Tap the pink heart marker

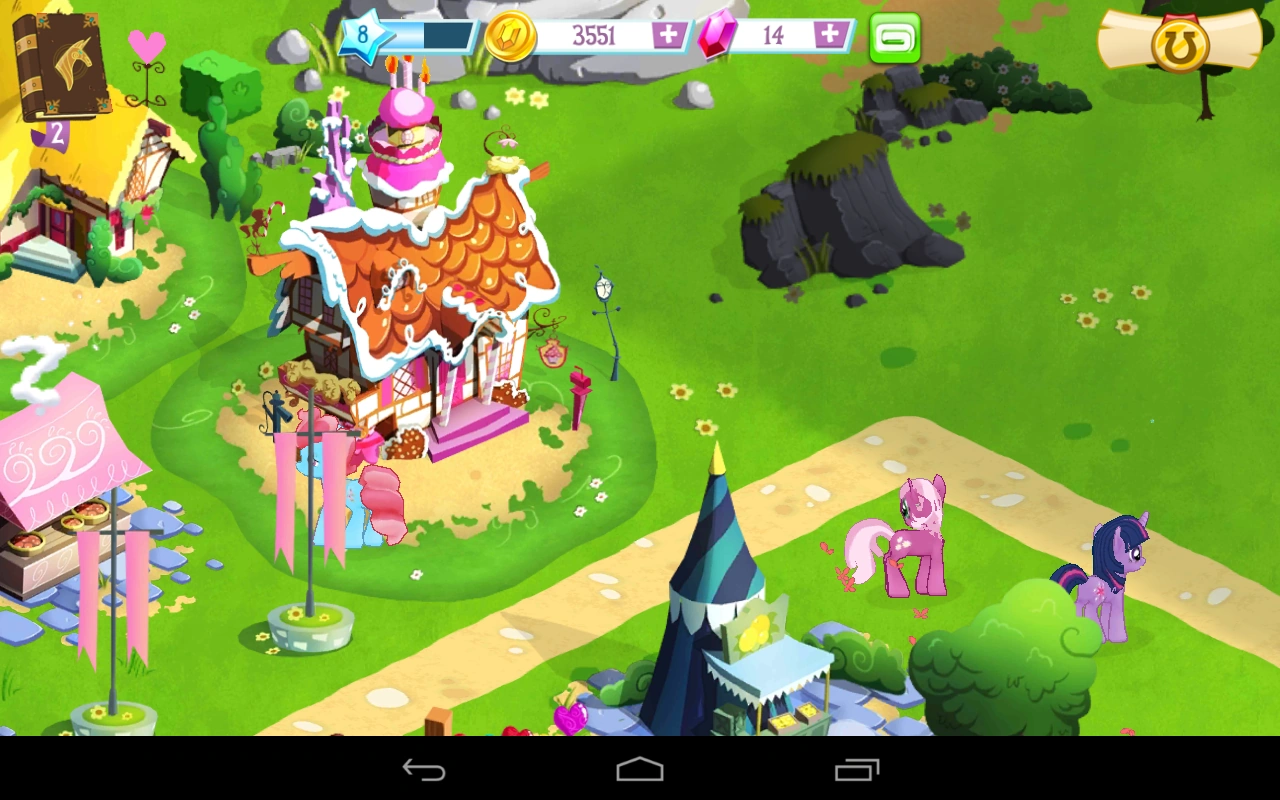146,46
